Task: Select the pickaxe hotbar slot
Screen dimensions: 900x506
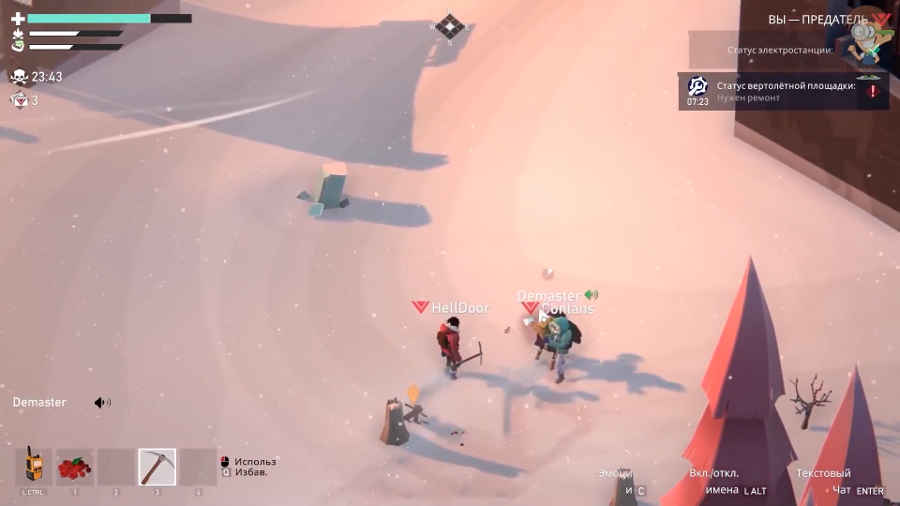Action: tap(156, 466)
